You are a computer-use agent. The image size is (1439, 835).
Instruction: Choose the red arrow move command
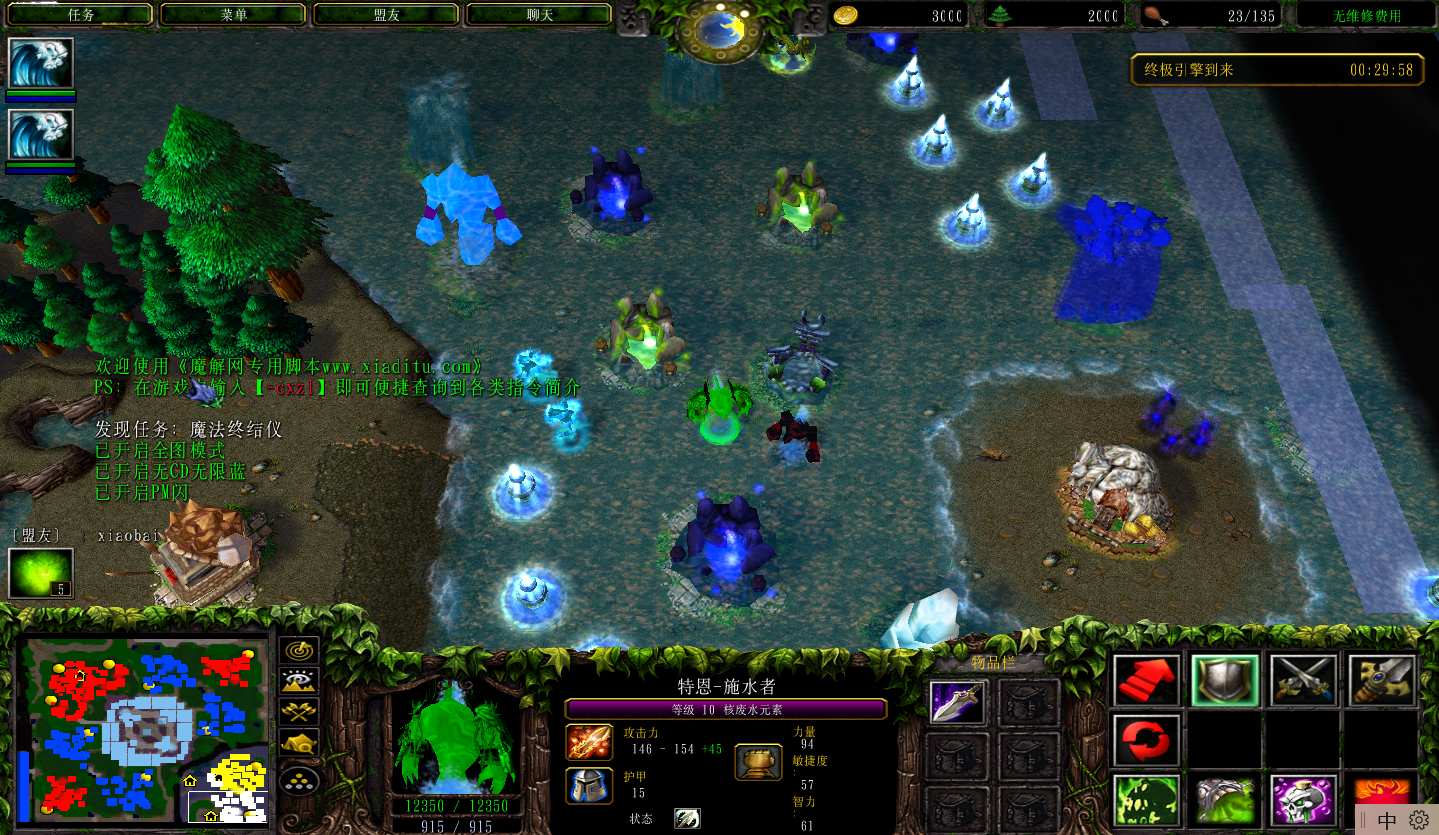(x=1147, y=680)
